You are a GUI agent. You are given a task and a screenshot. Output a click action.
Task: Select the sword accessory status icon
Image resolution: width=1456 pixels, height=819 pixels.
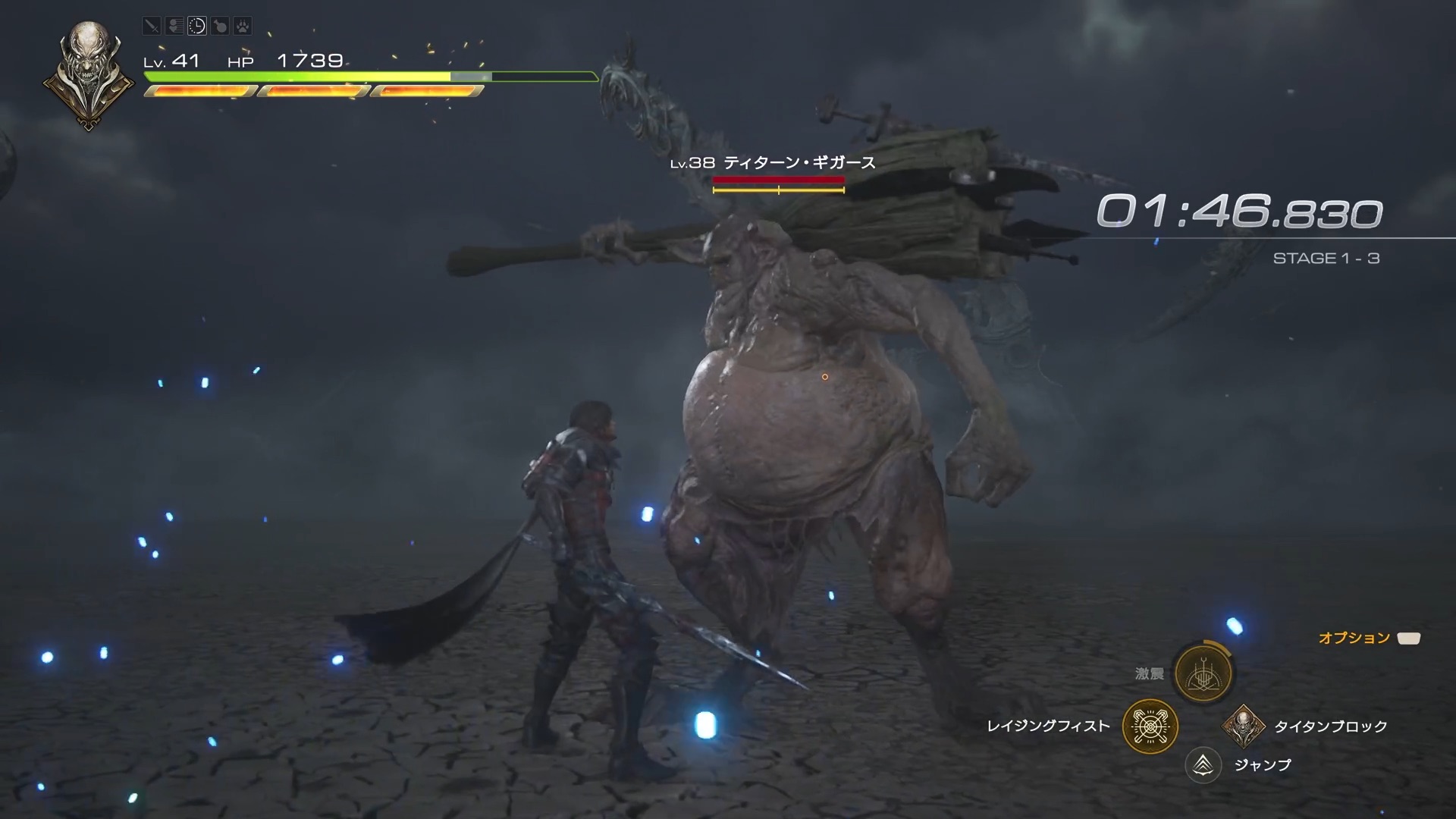152,26
